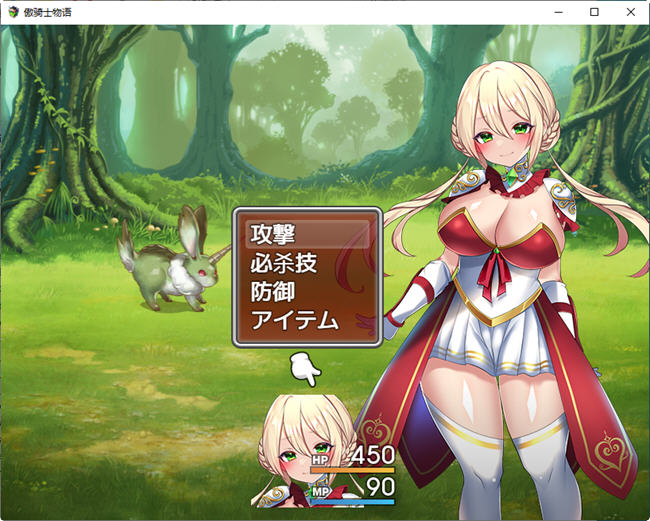Close the game window
650x521 pixels.
coord(628,12)
